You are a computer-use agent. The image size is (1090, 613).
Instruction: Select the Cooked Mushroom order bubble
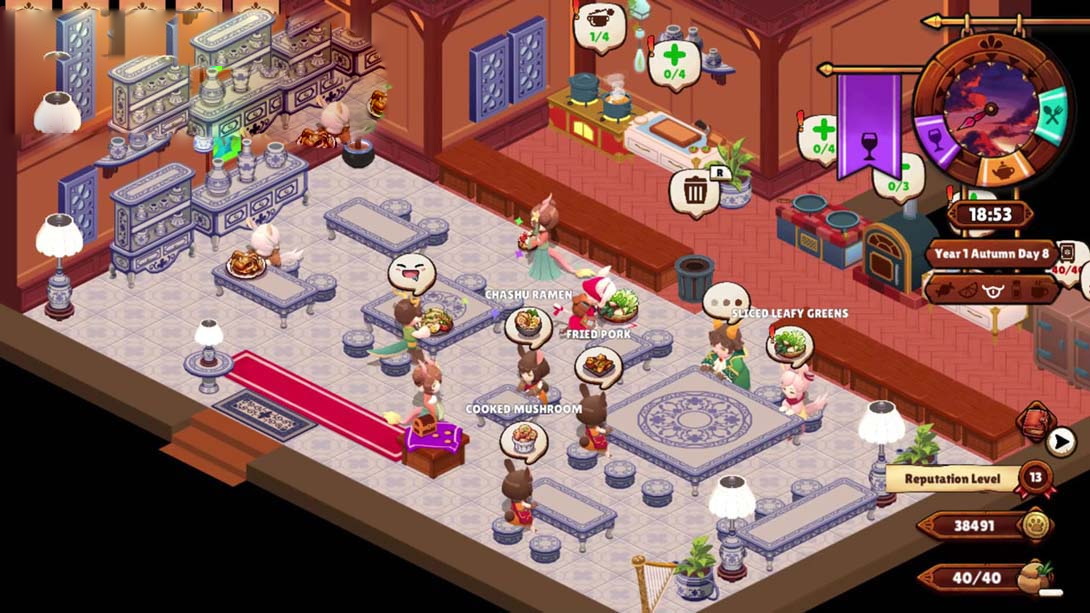(524, 440)
